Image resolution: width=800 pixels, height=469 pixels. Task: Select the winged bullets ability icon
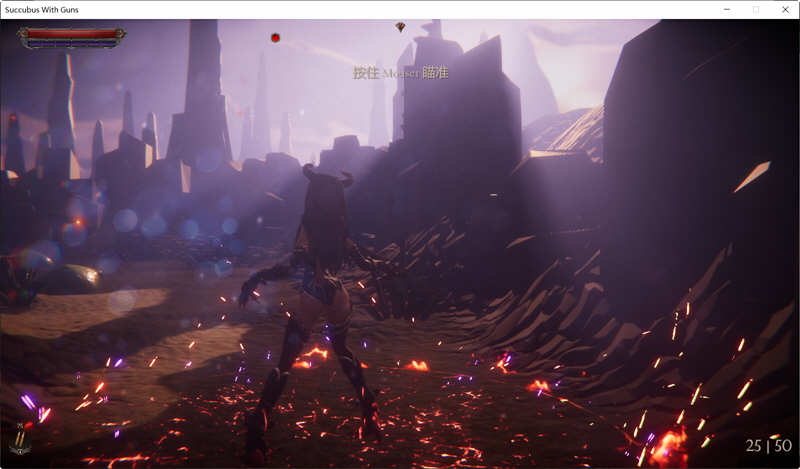click(x=20, y=439)
